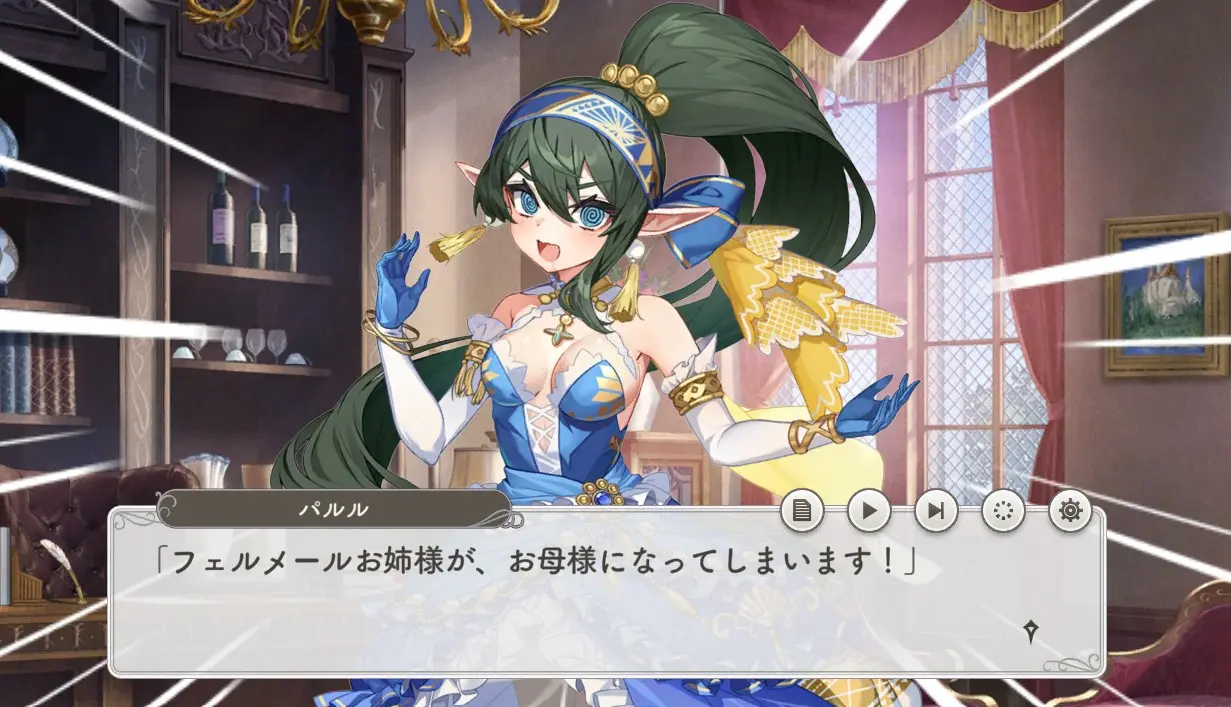Click the dotted circle button
This screenshot has height=707, width=1231.
tap(1003, 512)
